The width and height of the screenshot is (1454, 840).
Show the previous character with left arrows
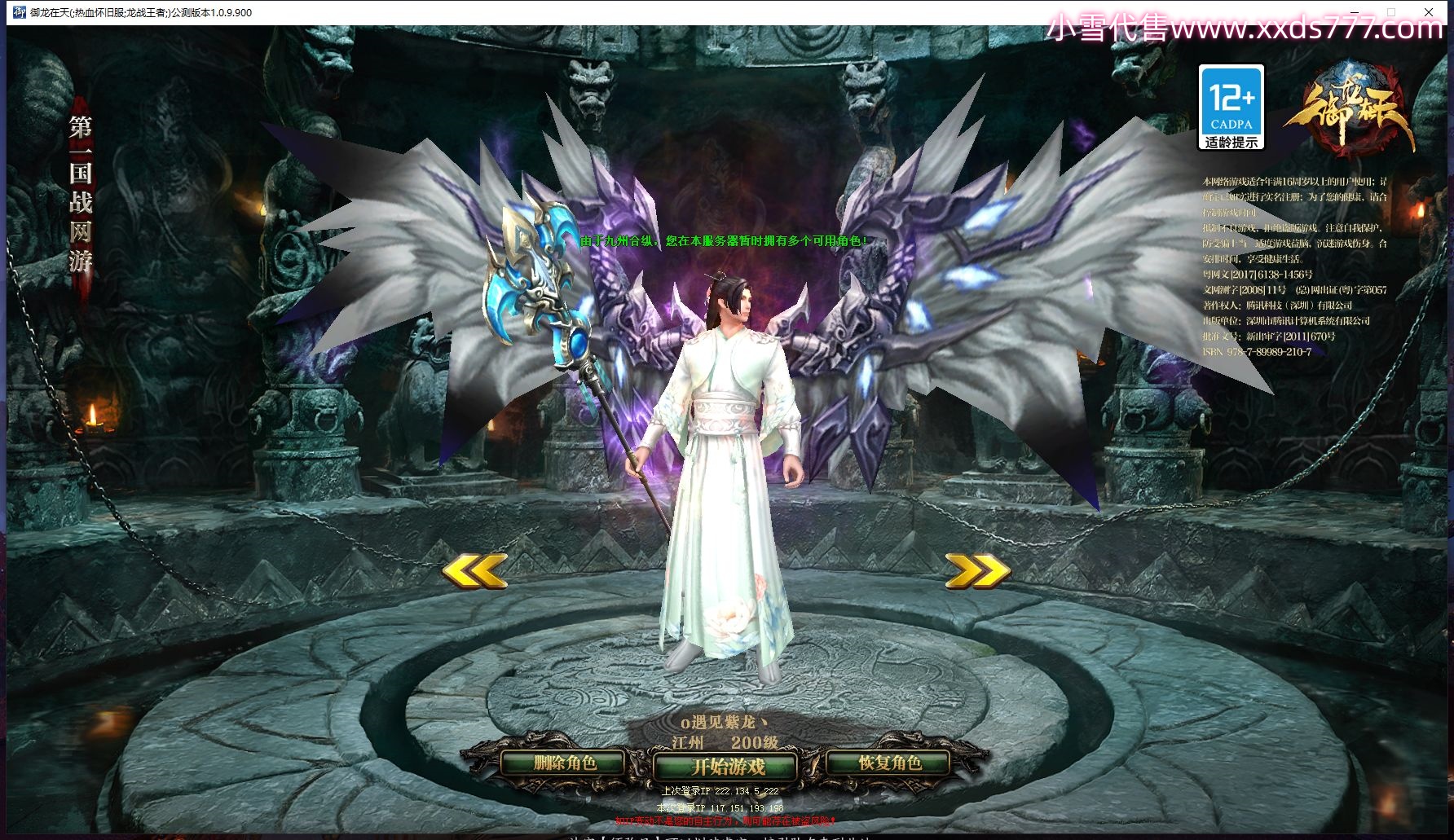[x=474, y=570]
